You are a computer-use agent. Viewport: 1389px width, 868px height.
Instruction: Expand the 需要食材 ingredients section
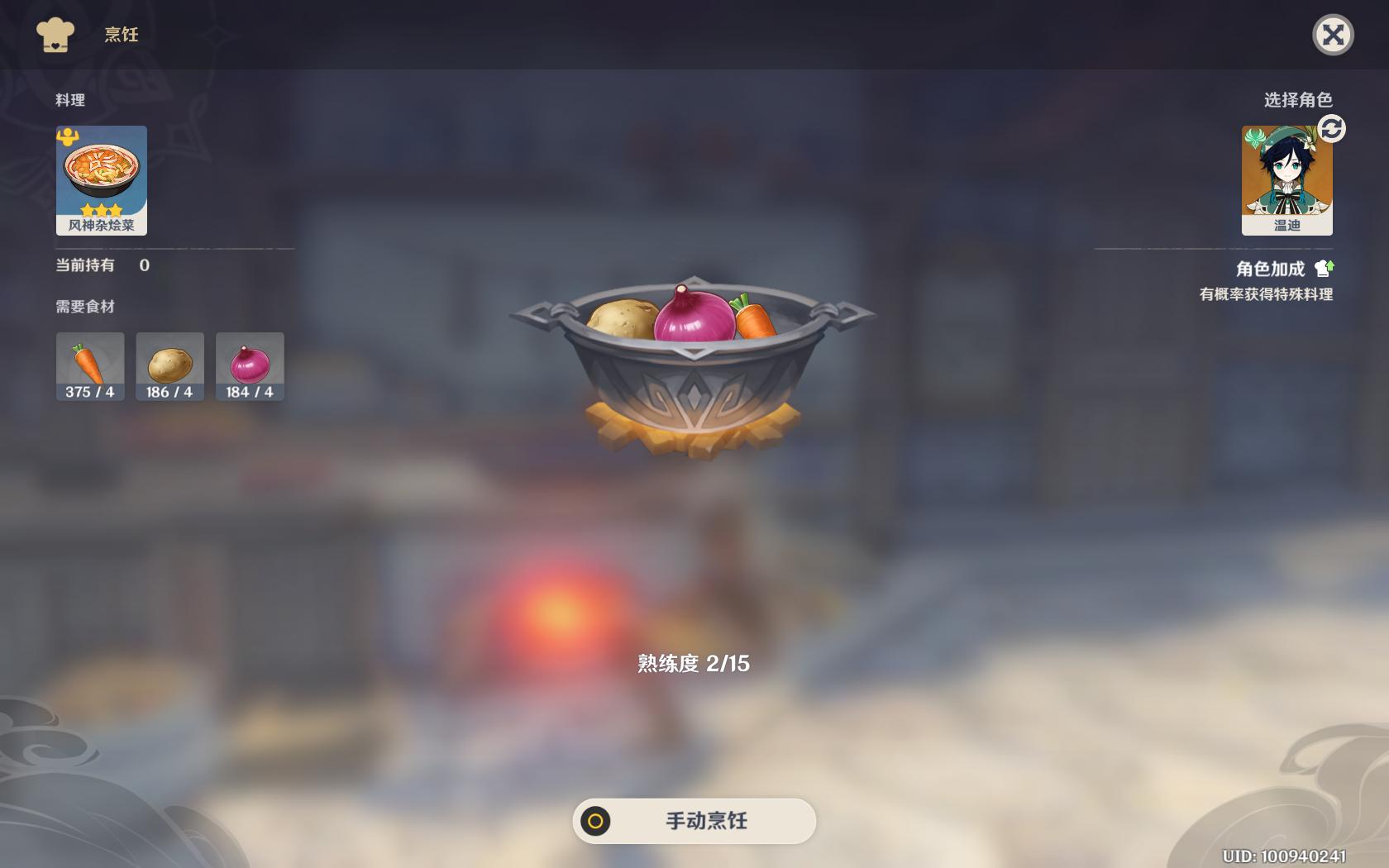84,306
